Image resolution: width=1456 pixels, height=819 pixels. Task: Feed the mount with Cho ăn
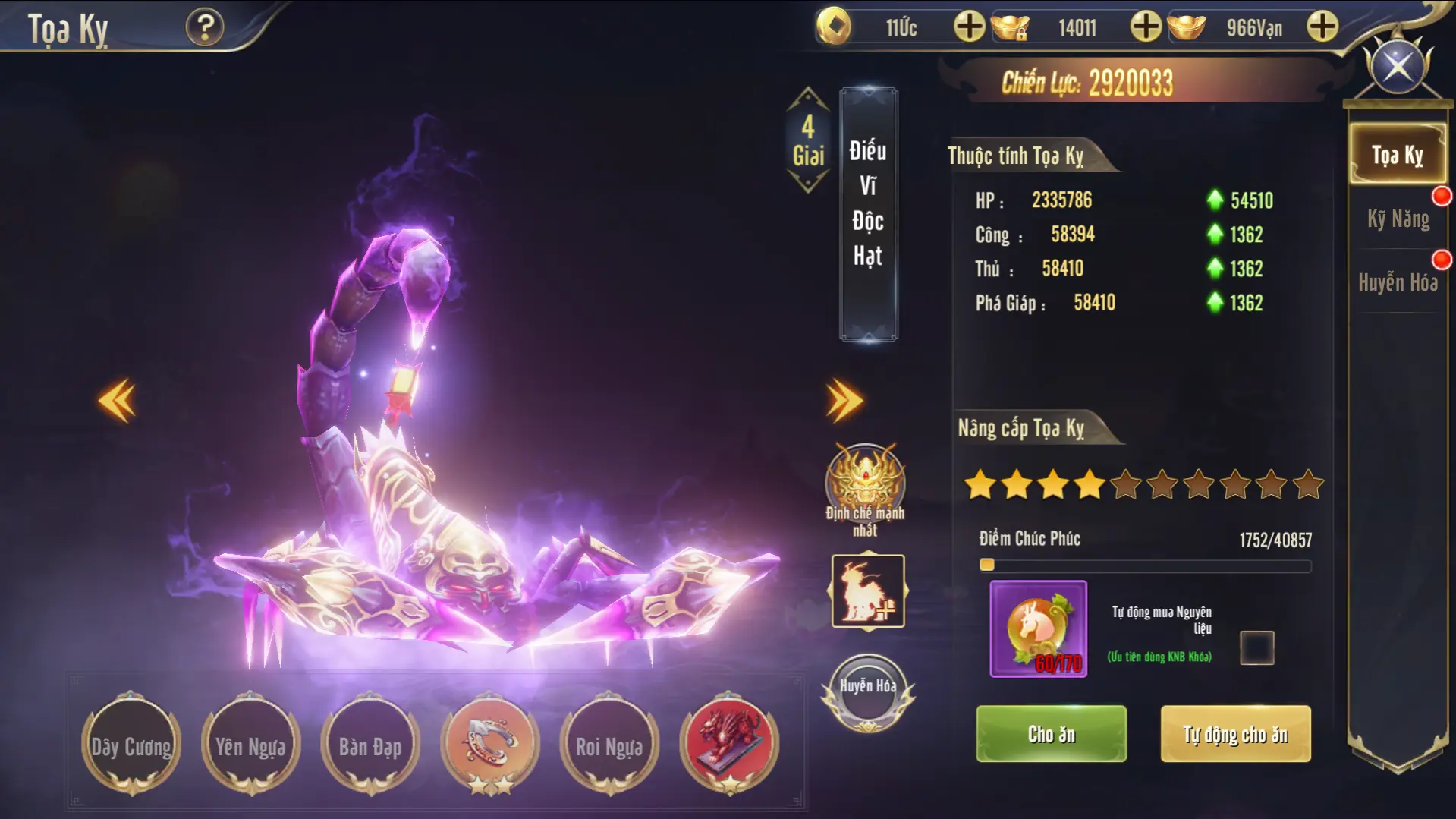pyautogui.click(x=1051, y=733)
